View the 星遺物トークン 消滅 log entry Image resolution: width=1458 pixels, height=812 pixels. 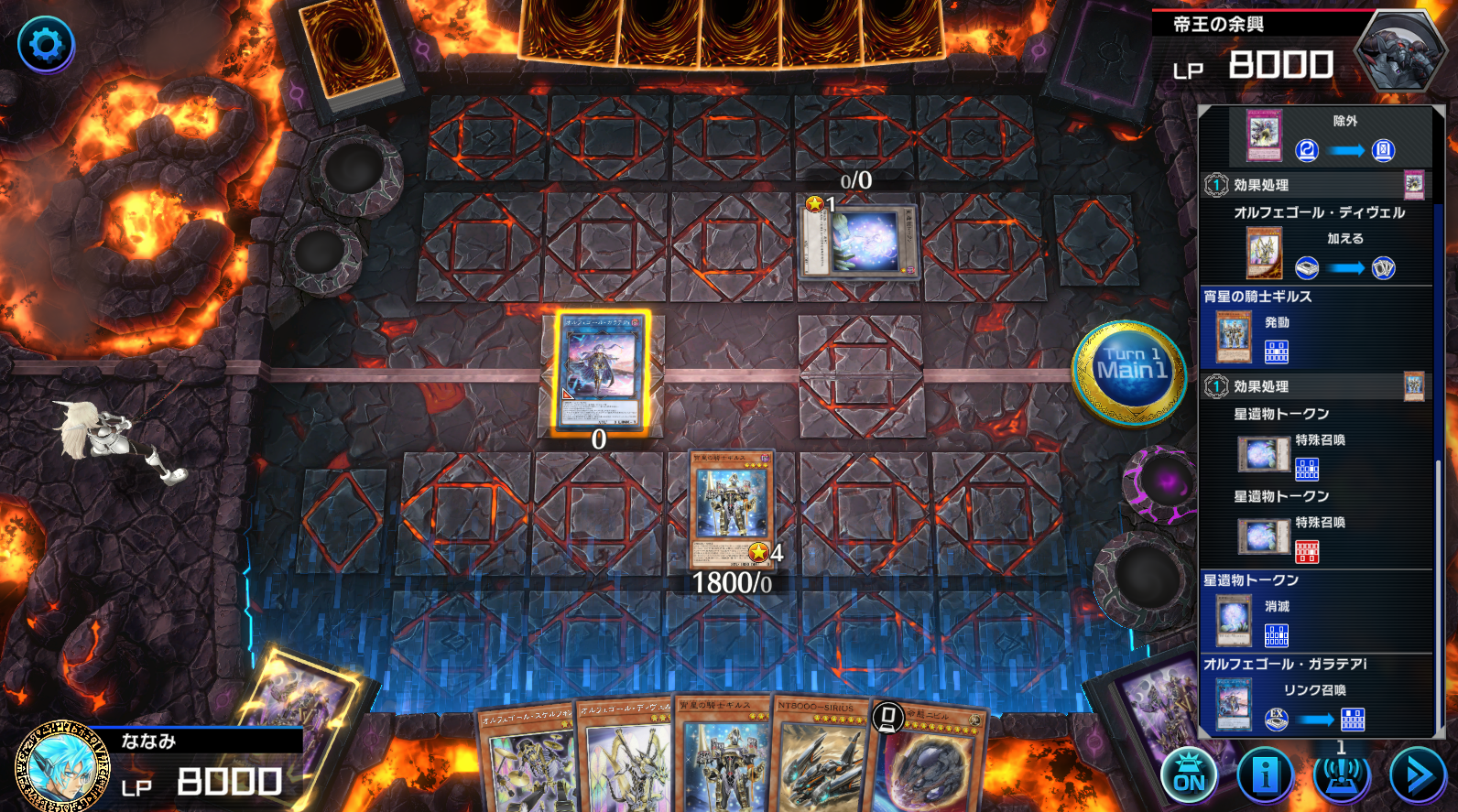coord(1315,610)
